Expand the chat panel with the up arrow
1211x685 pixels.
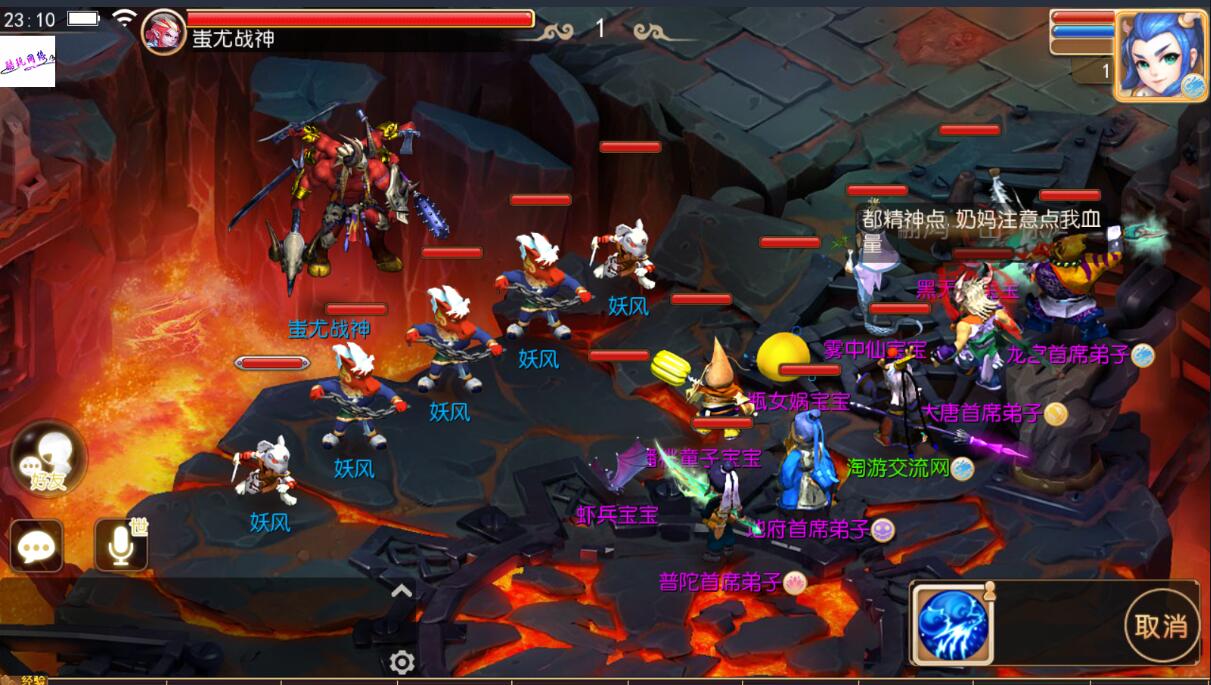tap(401, 591)
